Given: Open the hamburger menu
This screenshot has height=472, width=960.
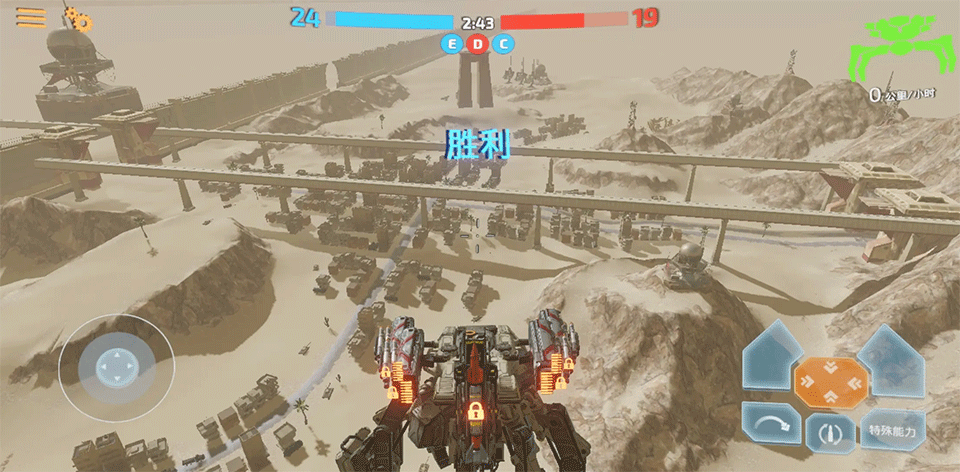Looking at the screenshot, I should 32,17.
